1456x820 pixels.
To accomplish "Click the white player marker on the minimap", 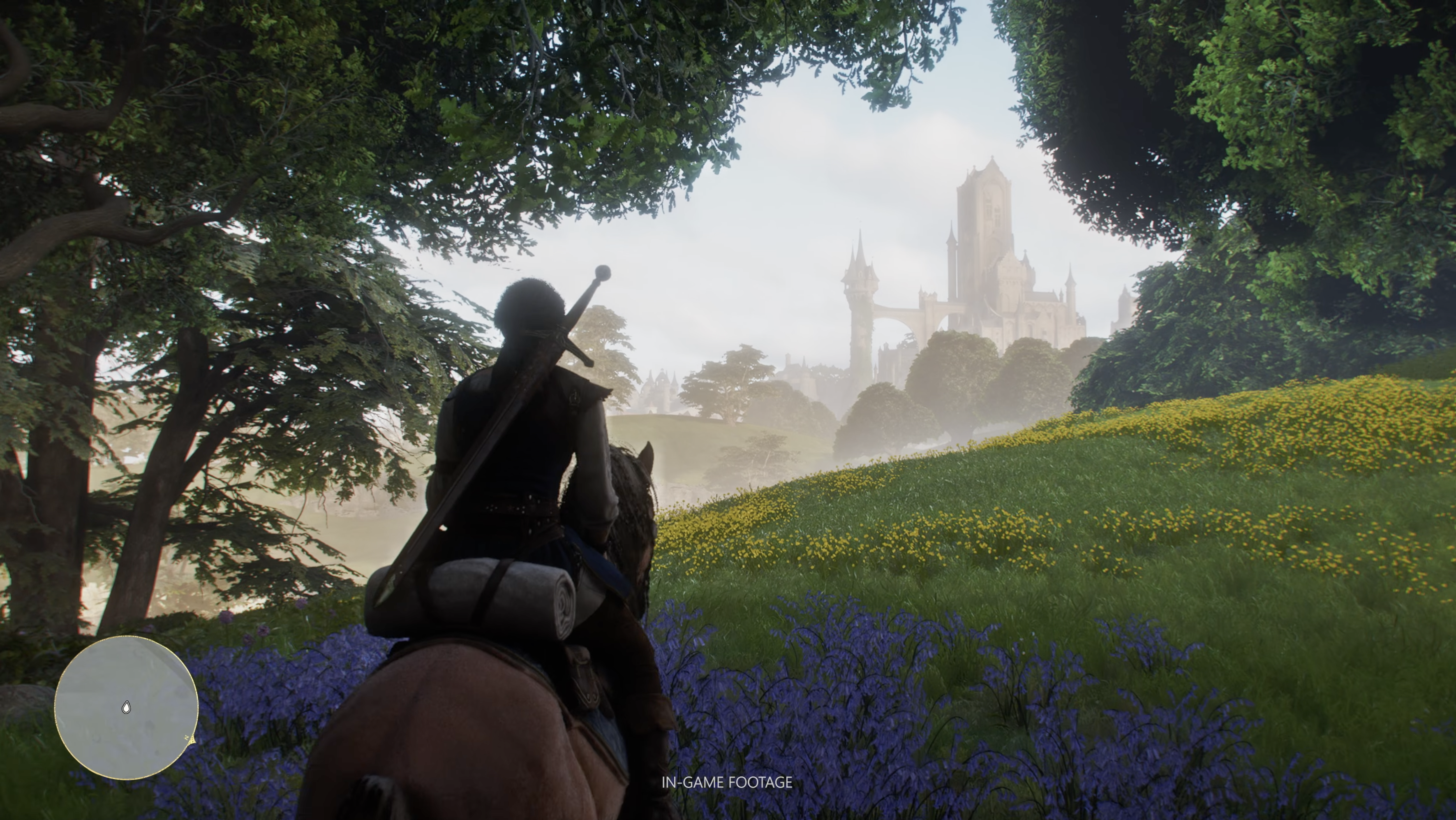I will [126, 707].
